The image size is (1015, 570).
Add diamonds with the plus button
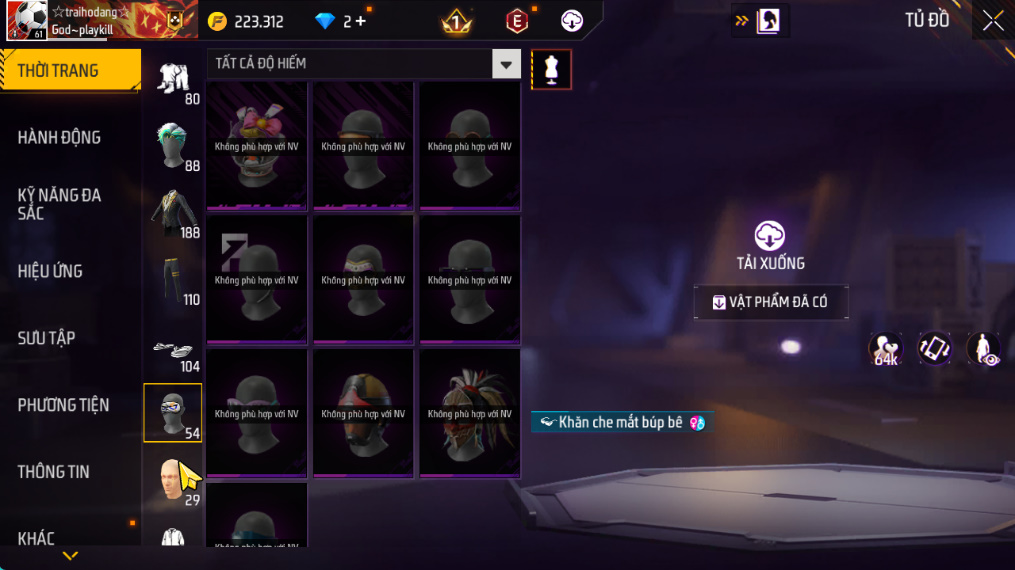pyautogui.click(x=360, y=21)
